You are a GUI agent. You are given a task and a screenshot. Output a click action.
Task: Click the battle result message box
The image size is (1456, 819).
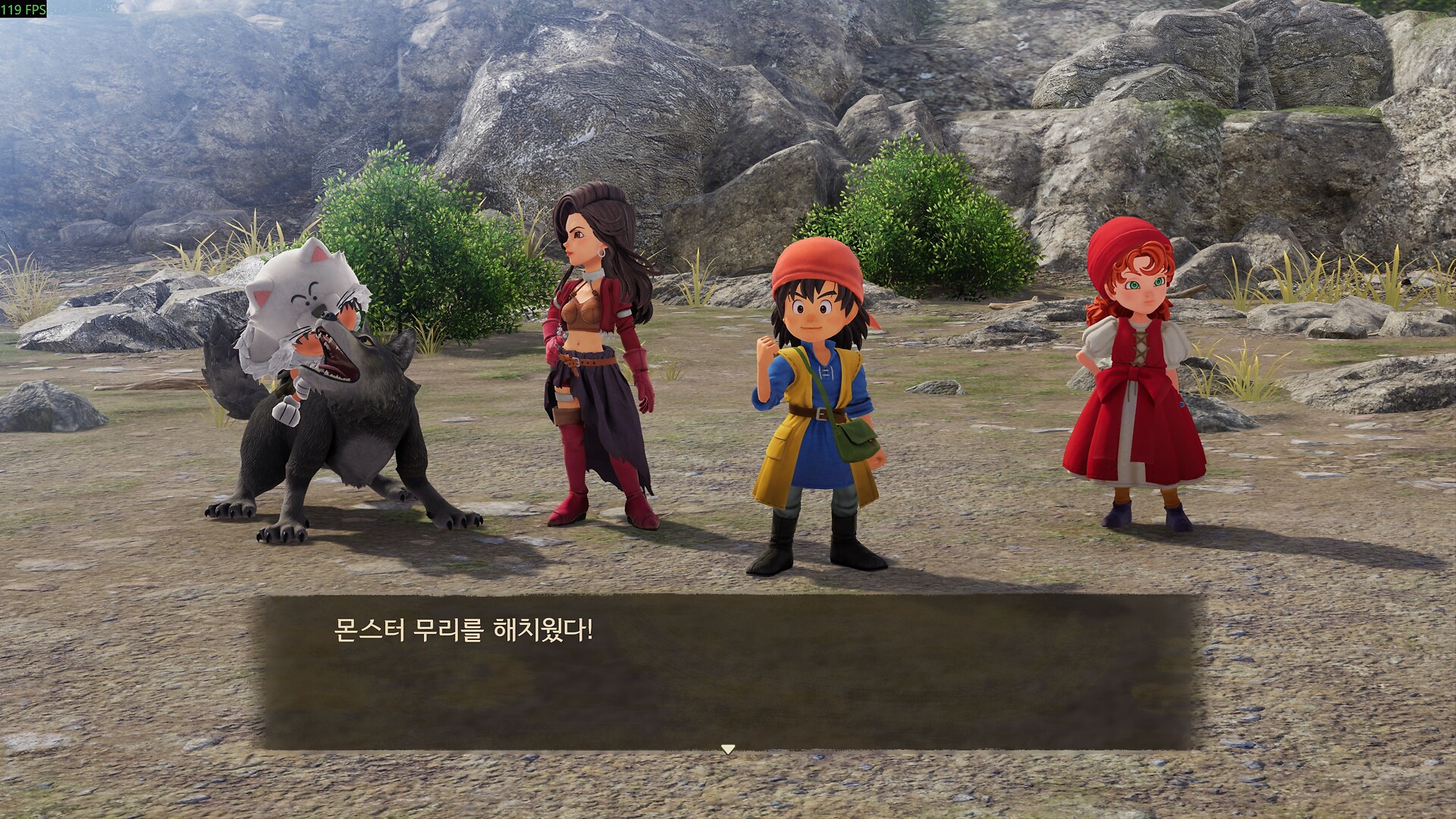click(728, 671)
